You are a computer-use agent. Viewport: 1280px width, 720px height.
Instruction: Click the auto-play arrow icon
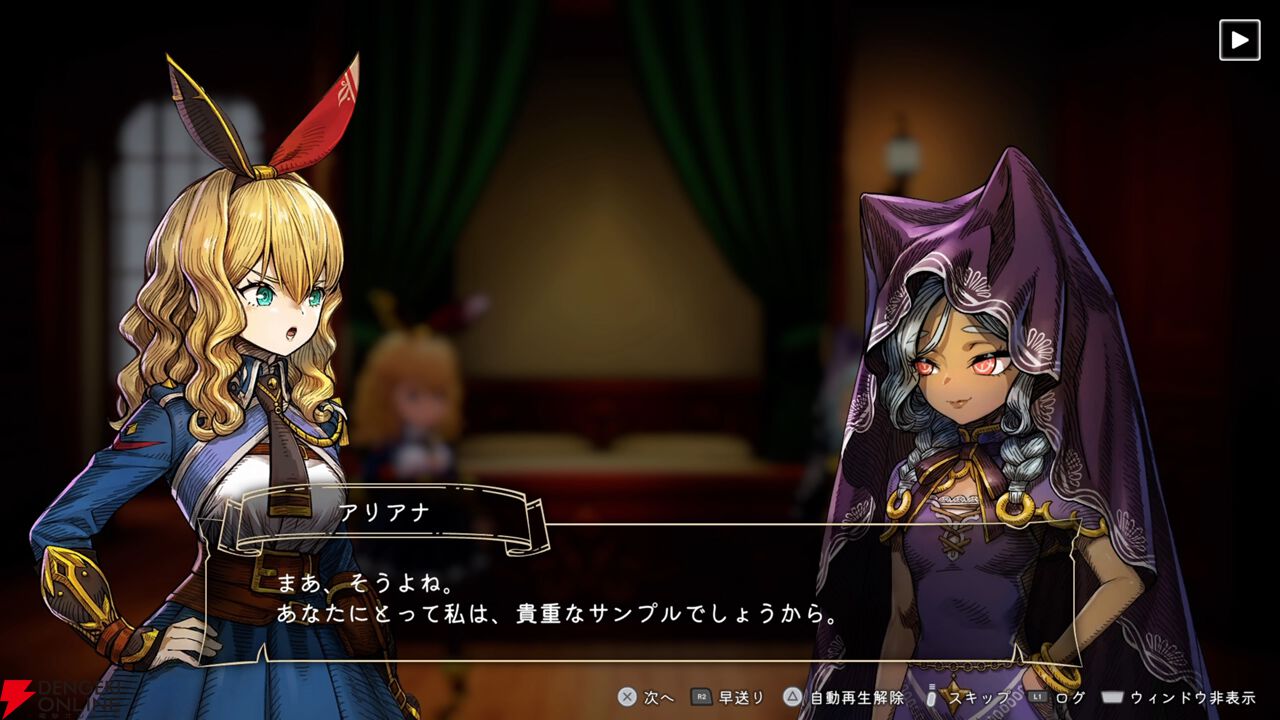1239,40
